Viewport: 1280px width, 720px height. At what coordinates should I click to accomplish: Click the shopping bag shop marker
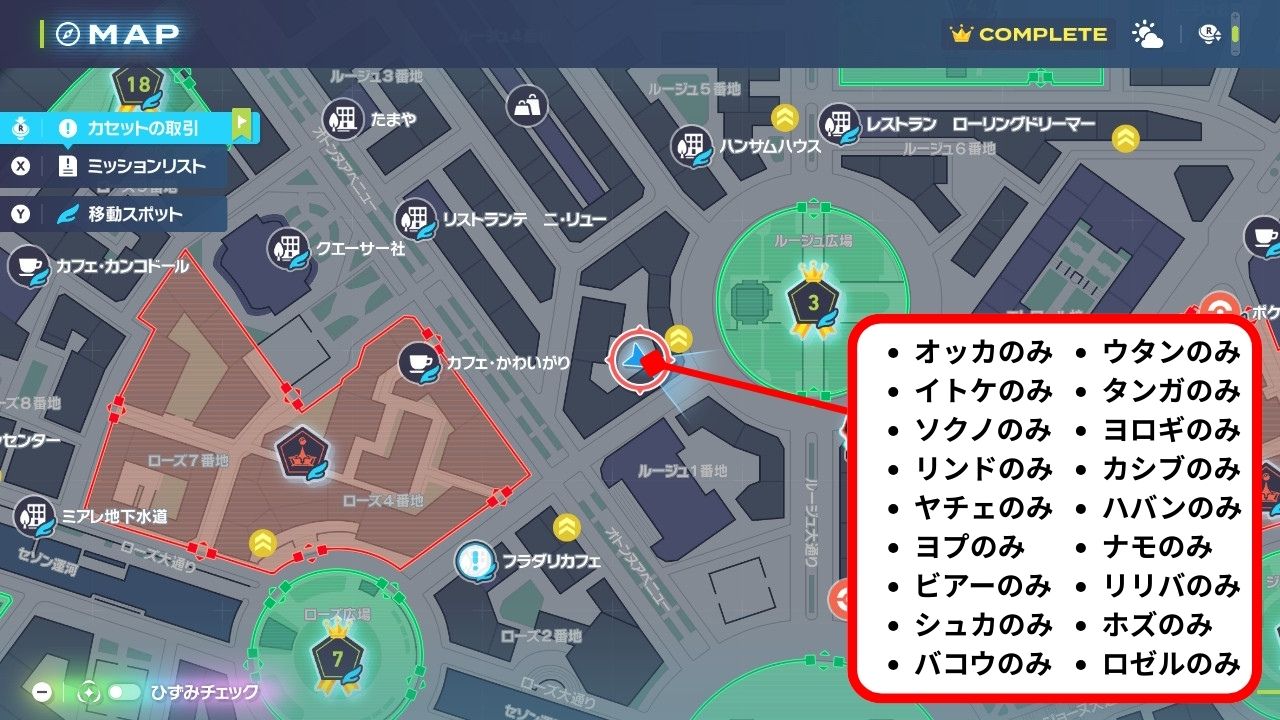527,104
